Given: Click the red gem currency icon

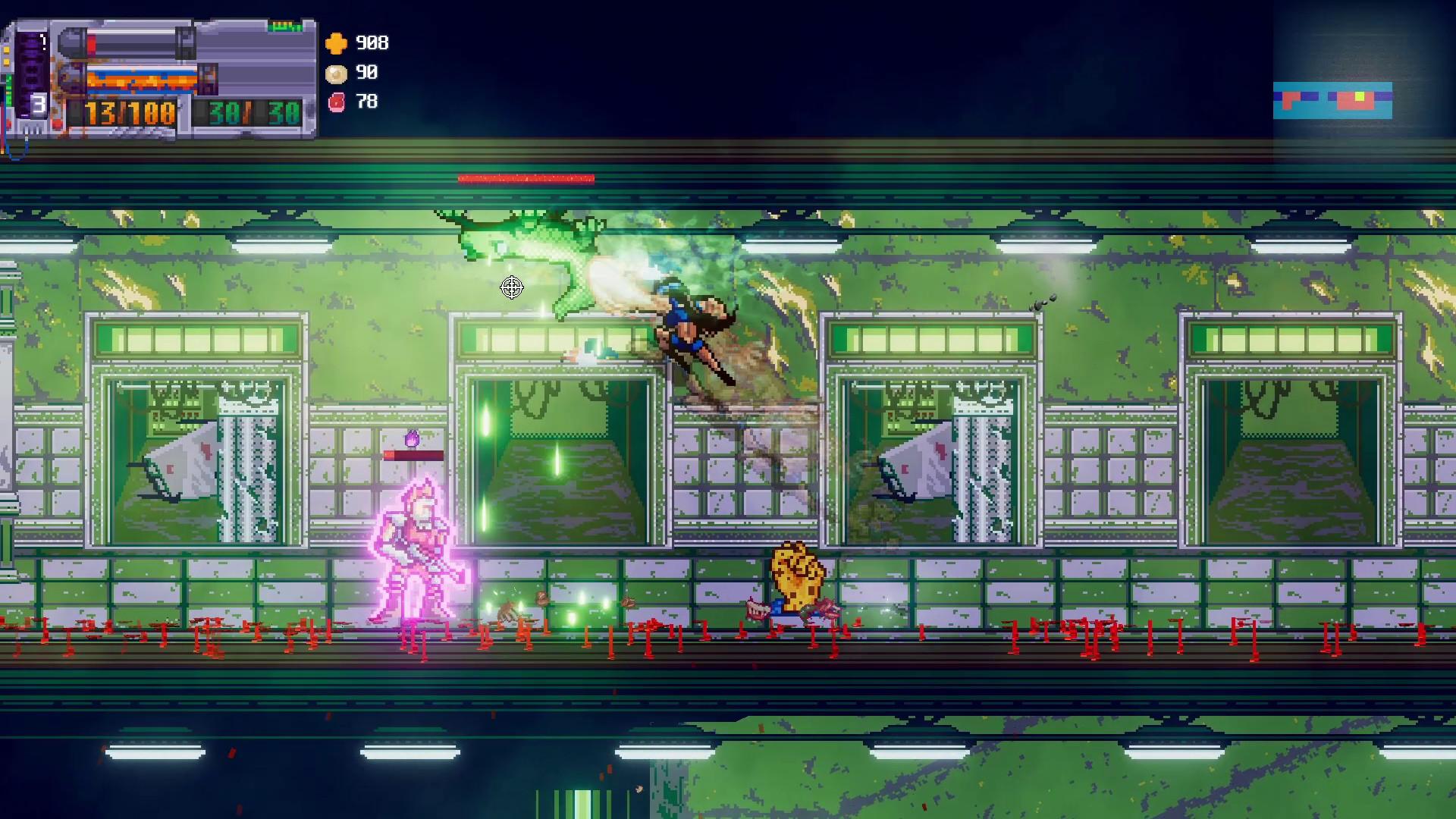Looking at the screenshot, I should tap(336, 102).
